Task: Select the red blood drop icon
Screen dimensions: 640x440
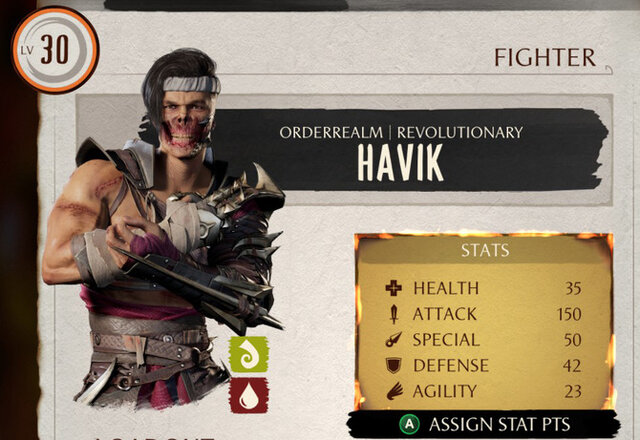Action: [x=249, y=395]
